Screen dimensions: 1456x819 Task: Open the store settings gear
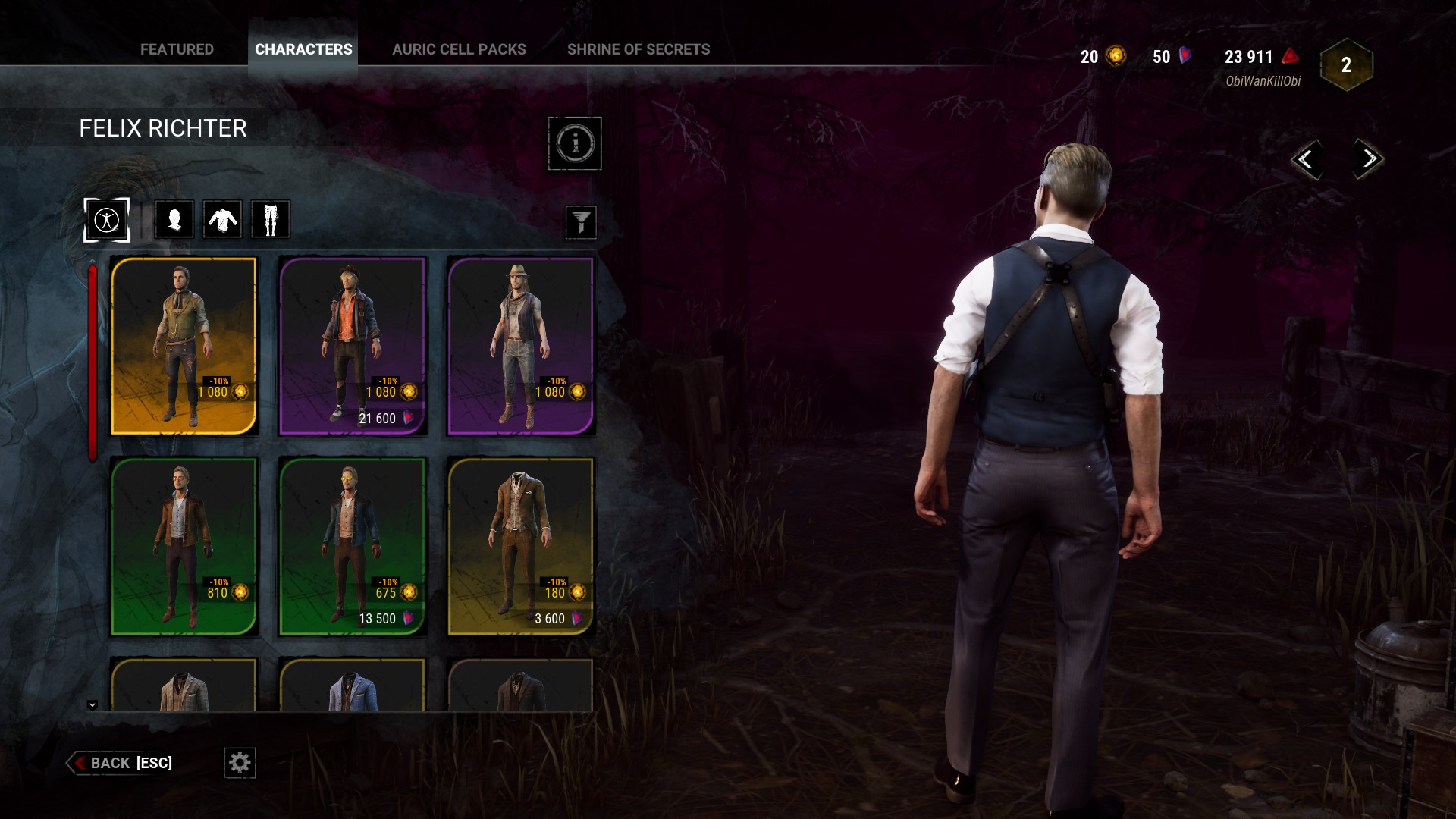pyautogui.click(x=240, y=763)
